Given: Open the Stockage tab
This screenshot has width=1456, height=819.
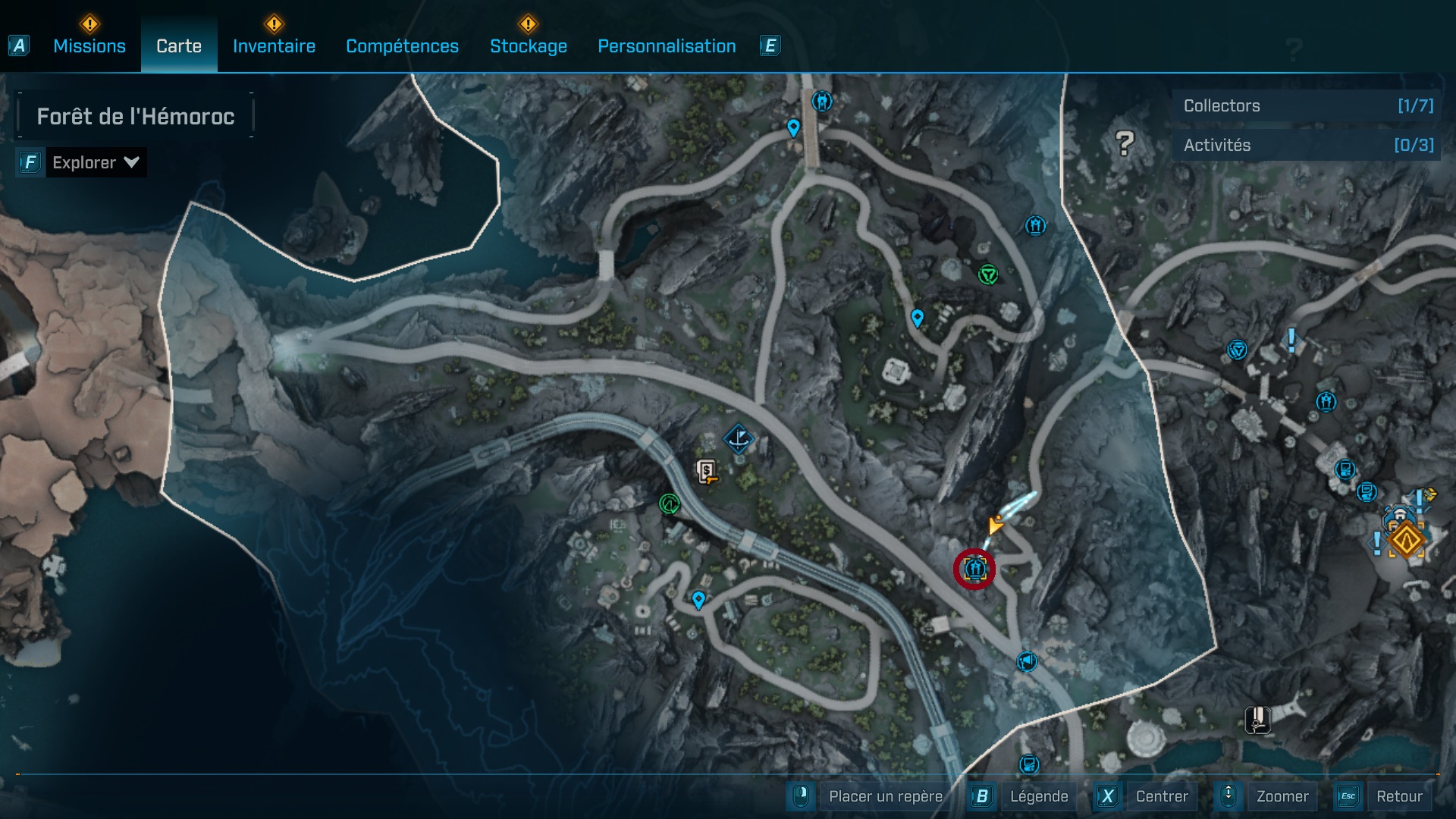Looking at the screenshot, I should tap(528, 46).
